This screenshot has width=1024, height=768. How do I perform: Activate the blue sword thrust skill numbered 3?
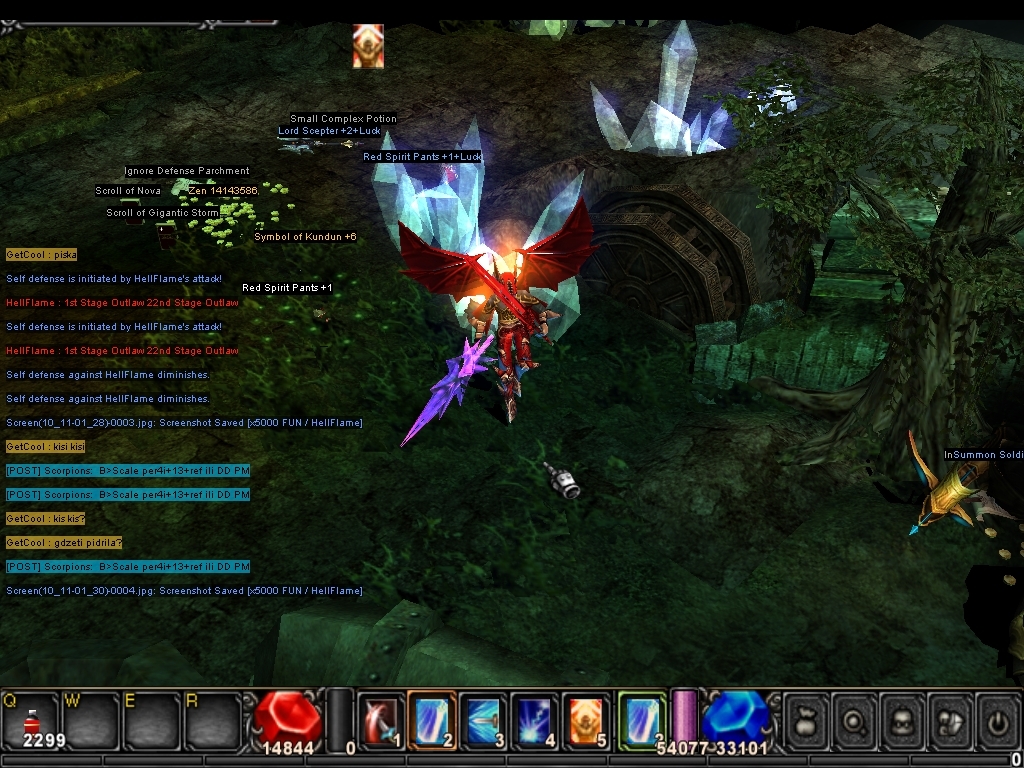484,720
